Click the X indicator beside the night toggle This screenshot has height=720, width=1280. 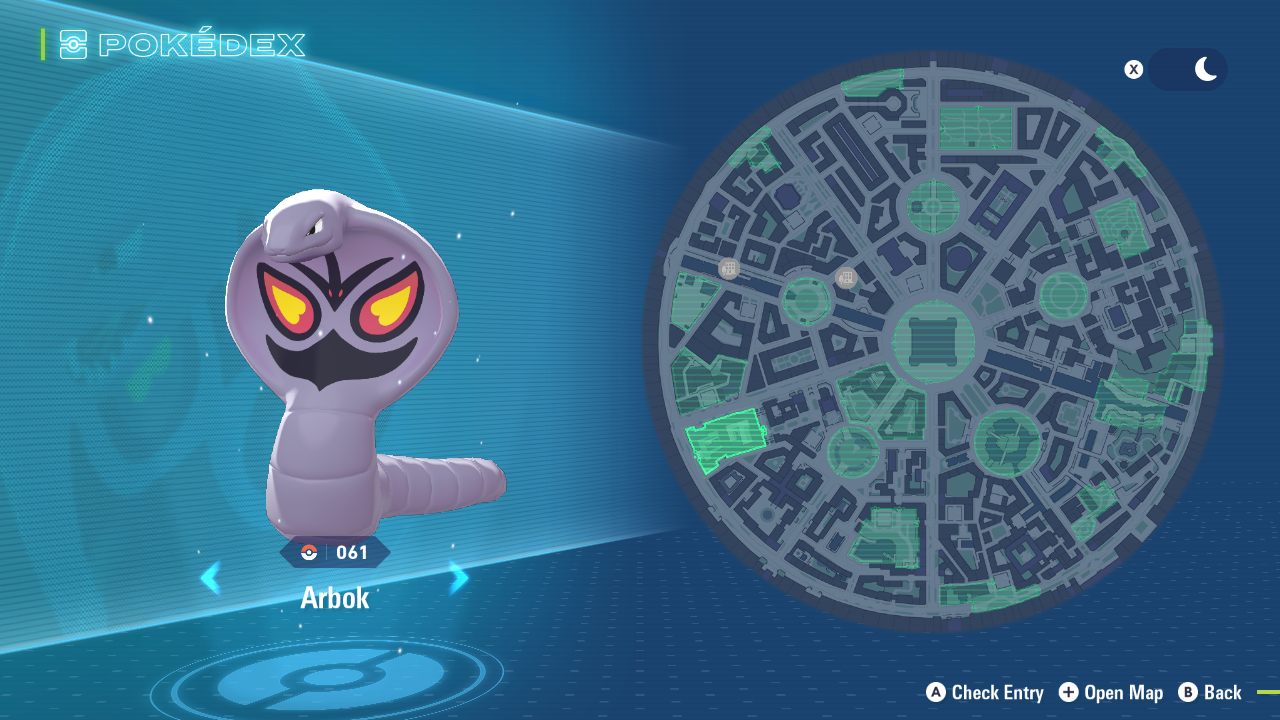(x=1133, y=69)
